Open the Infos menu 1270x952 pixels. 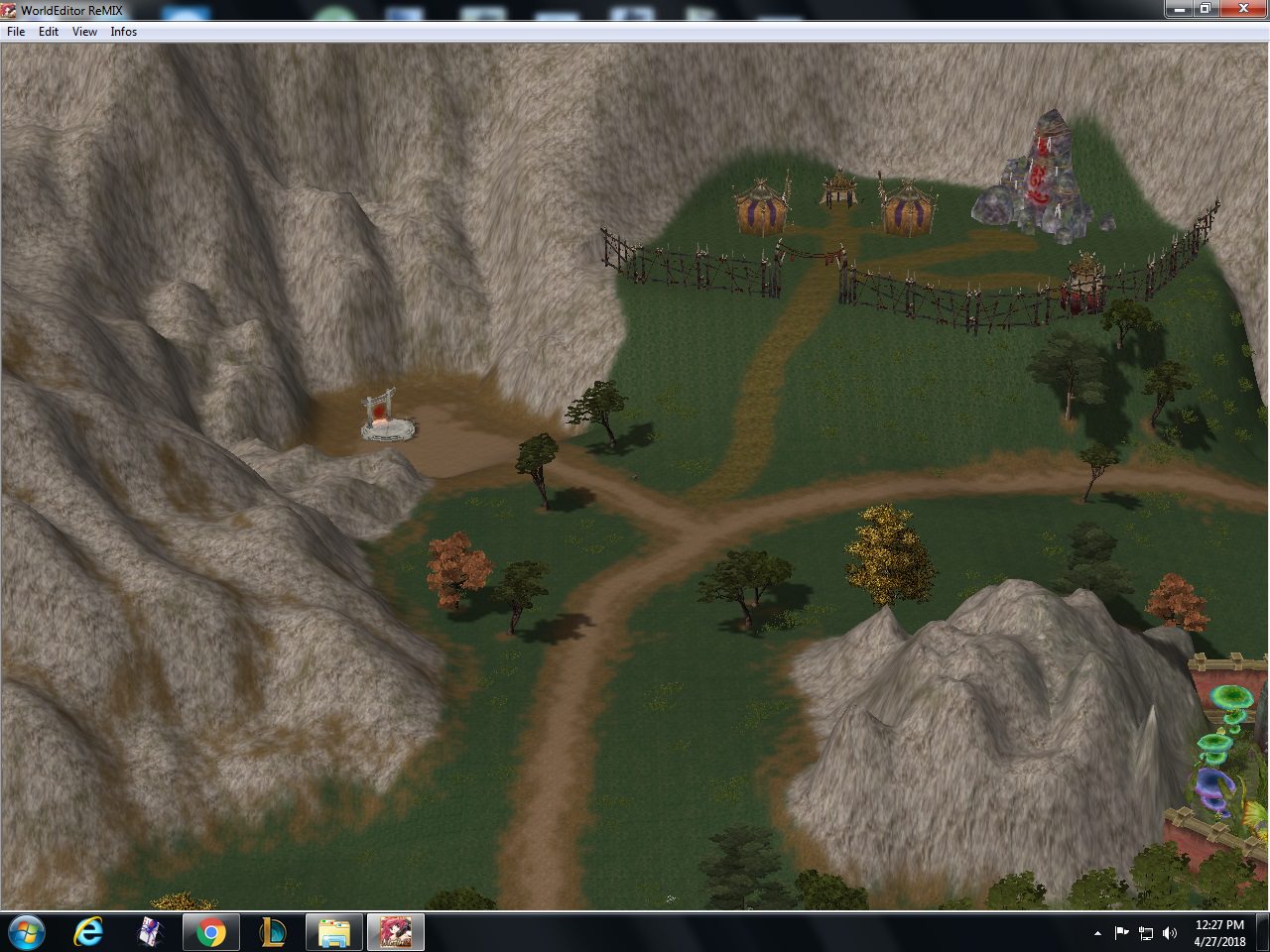coord(123,31)
